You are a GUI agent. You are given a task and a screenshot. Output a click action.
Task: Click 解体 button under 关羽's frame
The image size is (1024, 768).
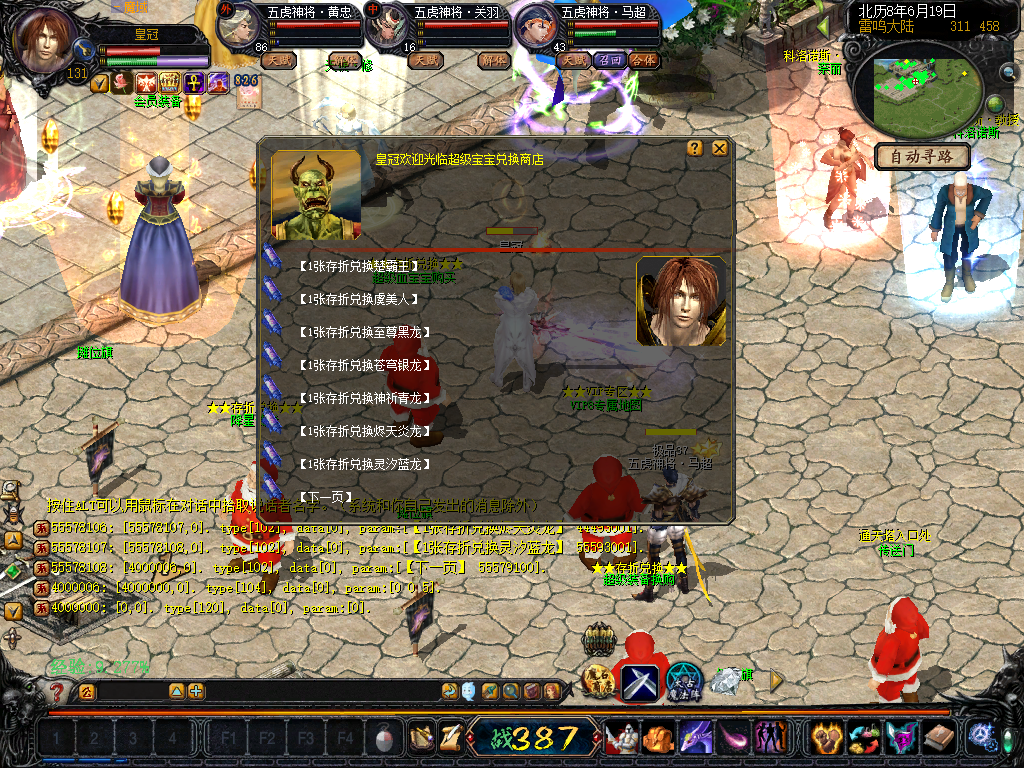click(493, 60)
